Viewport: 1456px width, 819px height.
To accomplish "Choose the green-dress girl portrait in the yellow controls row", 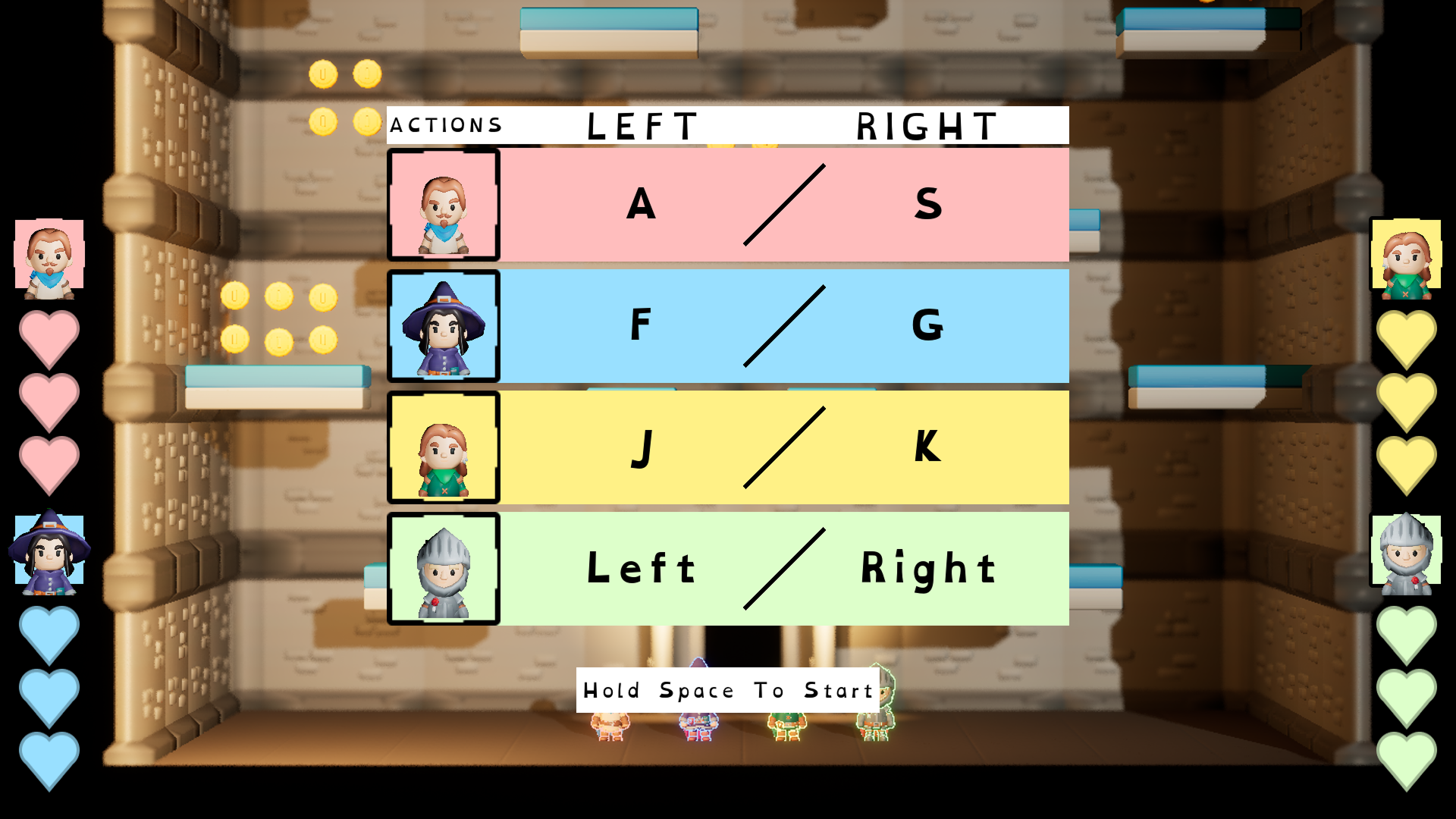I will coord(444,448).
